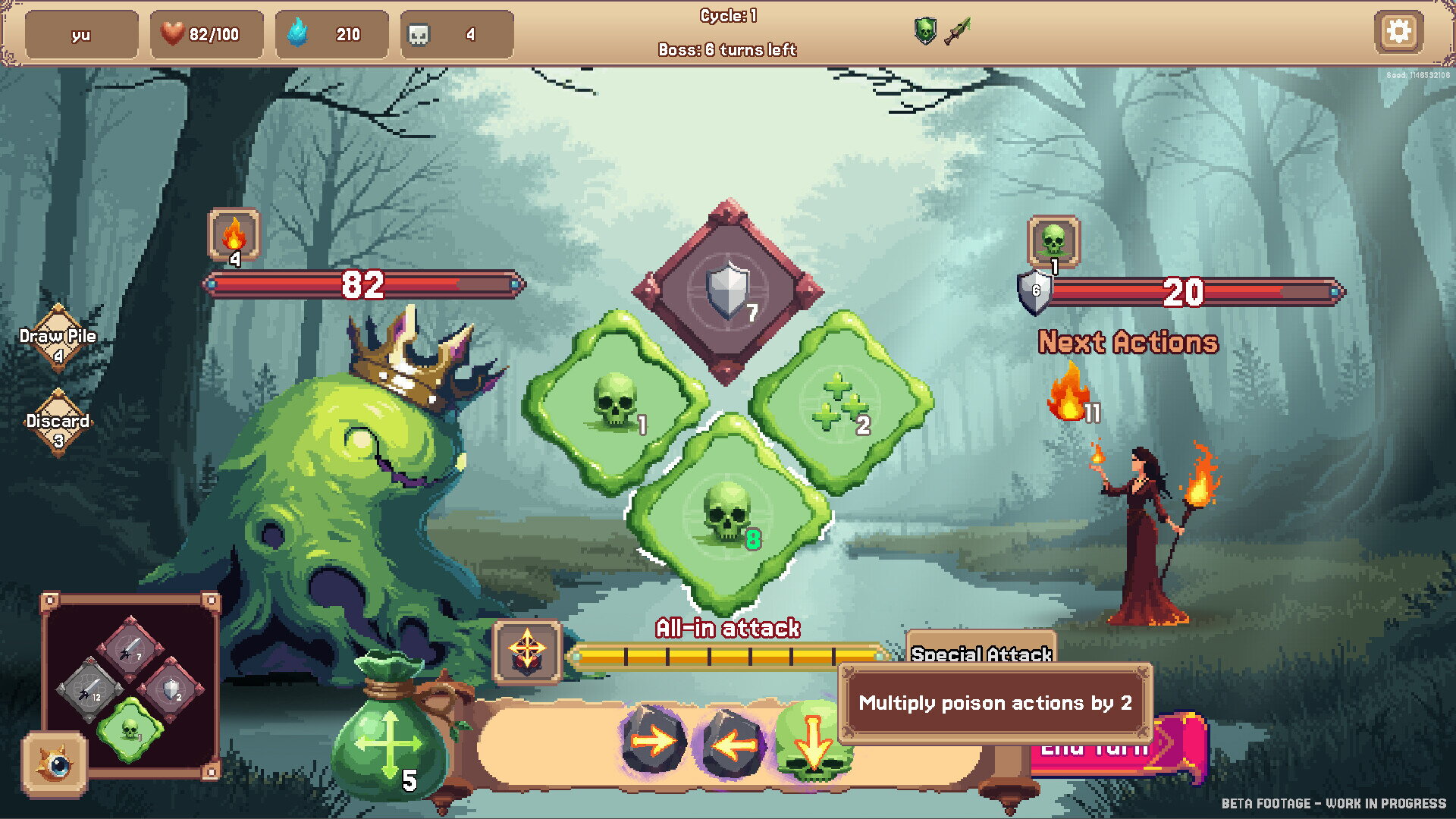Activate the right arrow stone
The height and width of the screenshot is (819, 1456).
654,742
